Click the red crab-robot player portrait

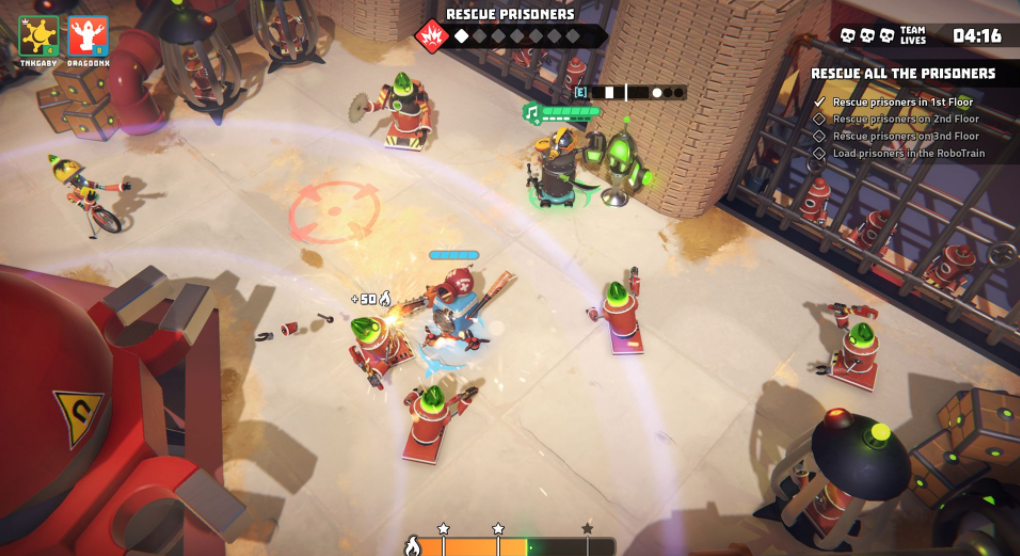pyautogui.click(x=88, y=36)
